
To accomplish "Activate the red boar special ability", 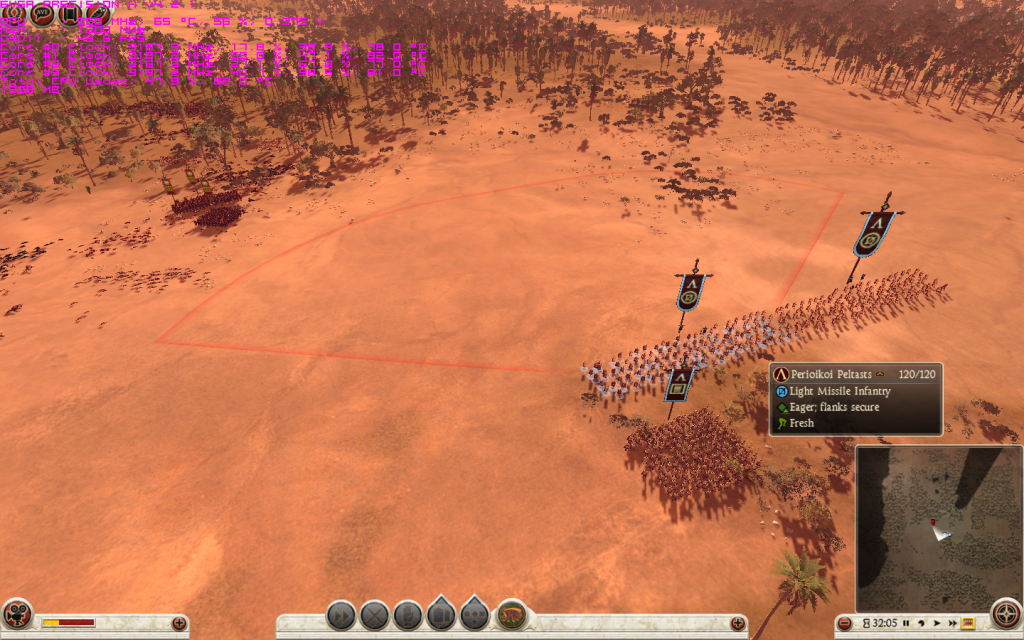I will (512, 614).
